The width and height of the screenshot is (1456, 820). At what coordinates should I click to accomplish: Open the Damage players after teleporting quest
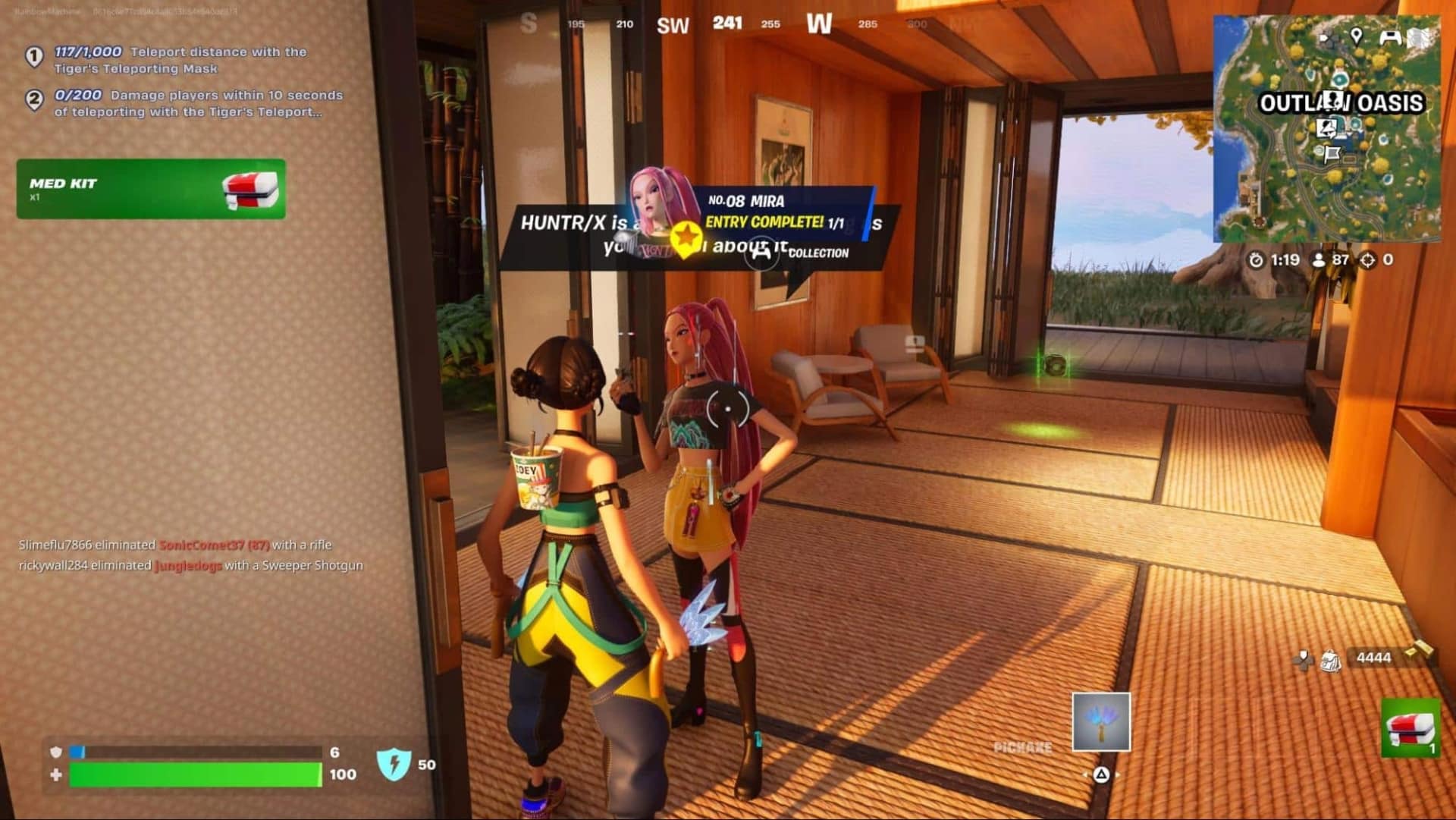click(x=197, y=103)
